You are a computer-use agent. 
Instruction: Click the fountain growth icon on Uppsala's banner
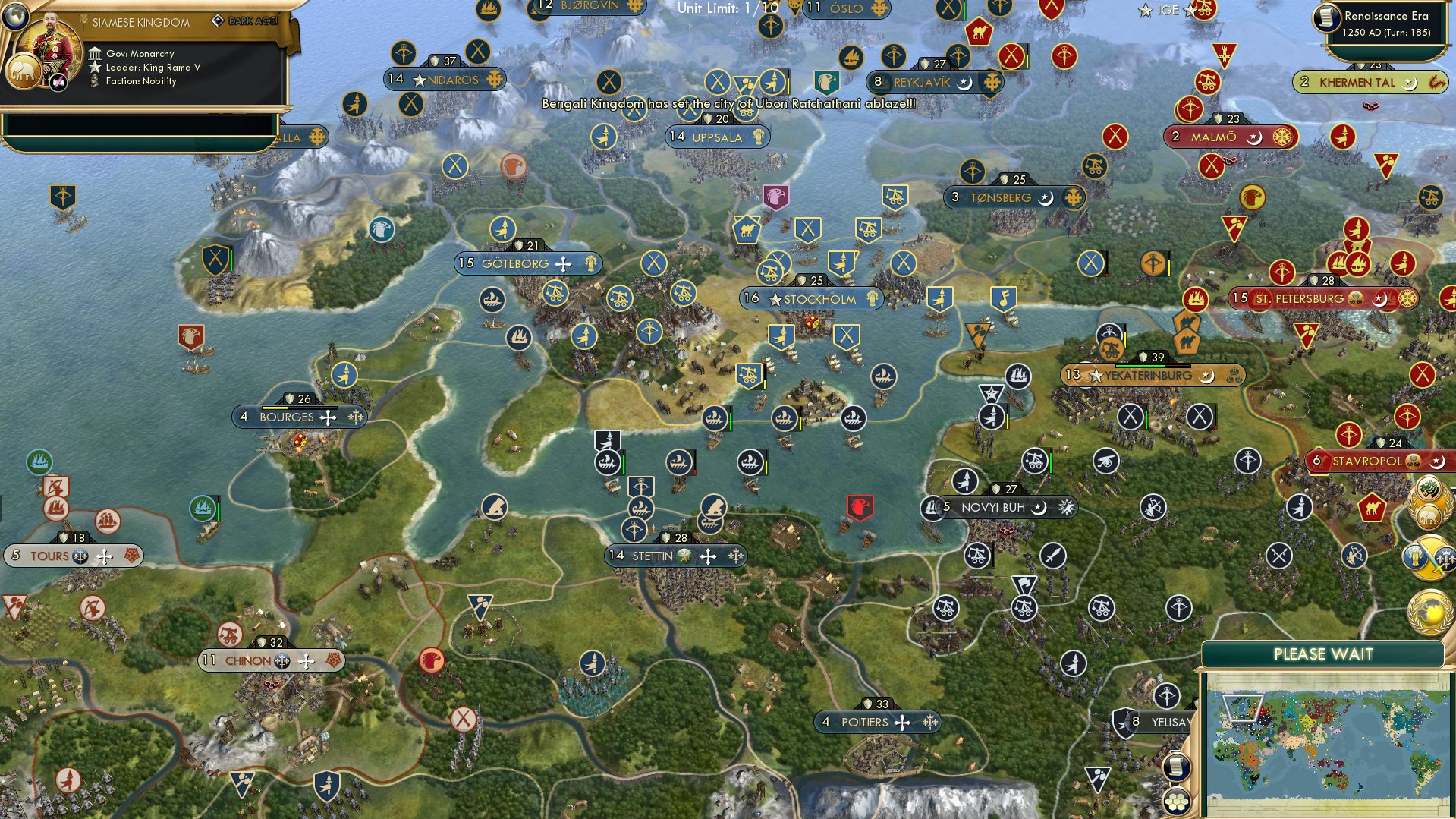756,137
